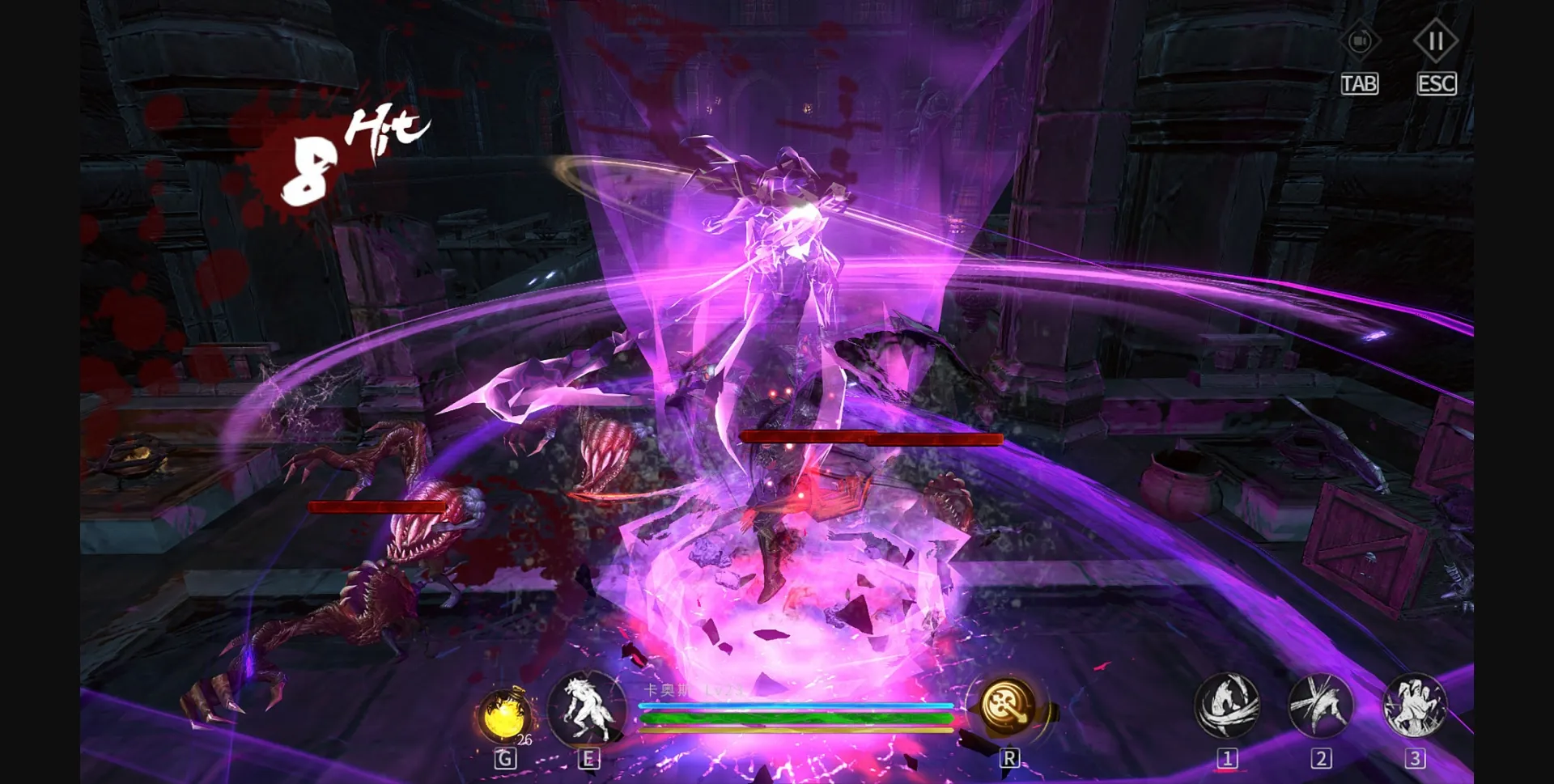
Task: Toggle target lock with the TAB control
Action: click(x=1359, y=83)
